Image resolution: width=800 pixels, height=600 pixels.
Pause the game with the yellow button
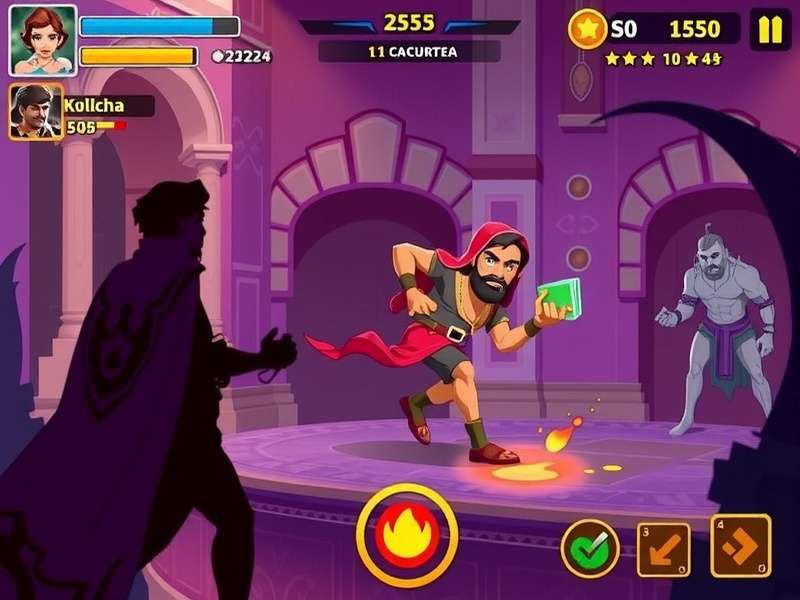coord(770,30)
